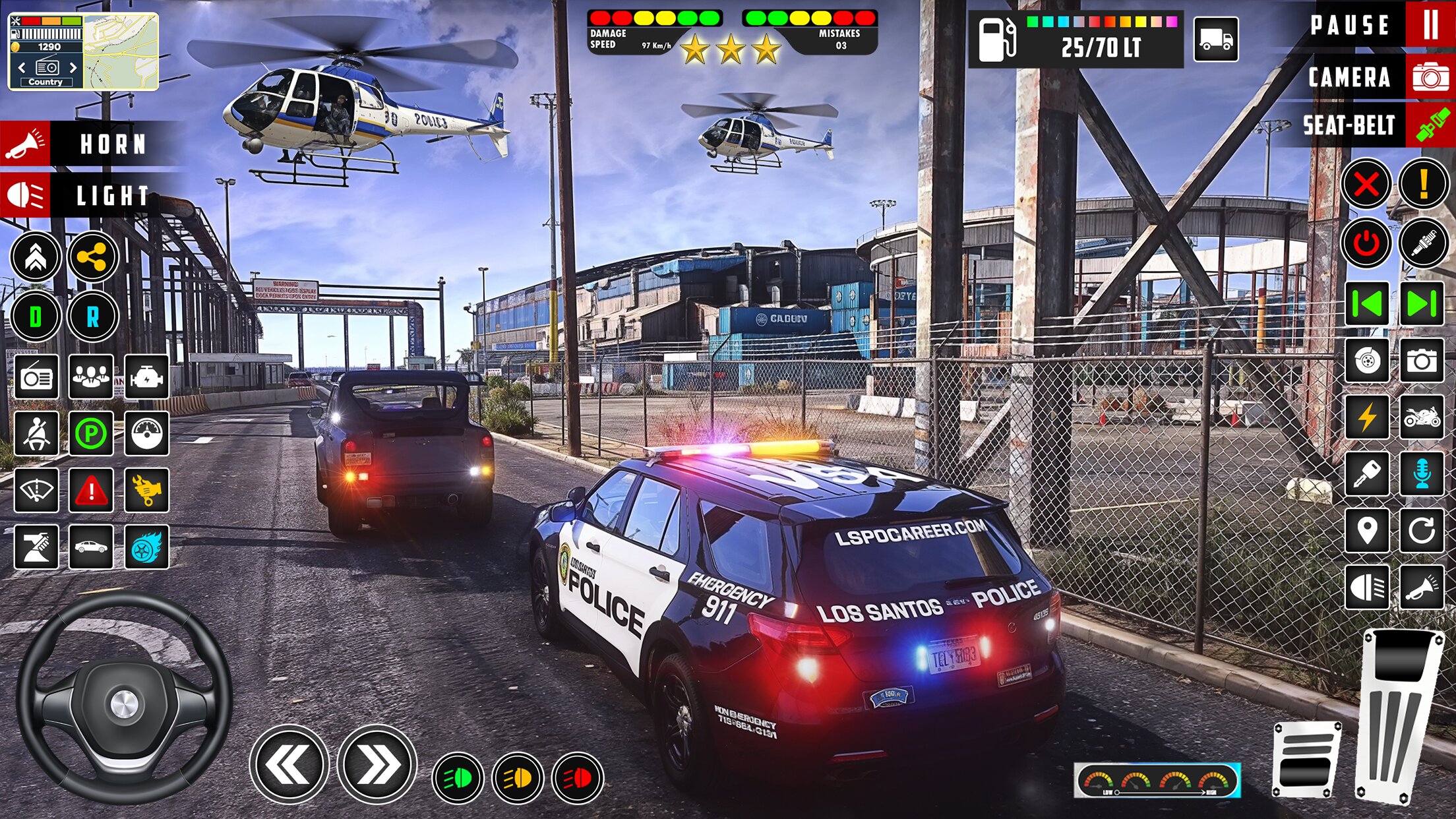
Task: Fasten the seat-belt
Action: (1430, 125)
